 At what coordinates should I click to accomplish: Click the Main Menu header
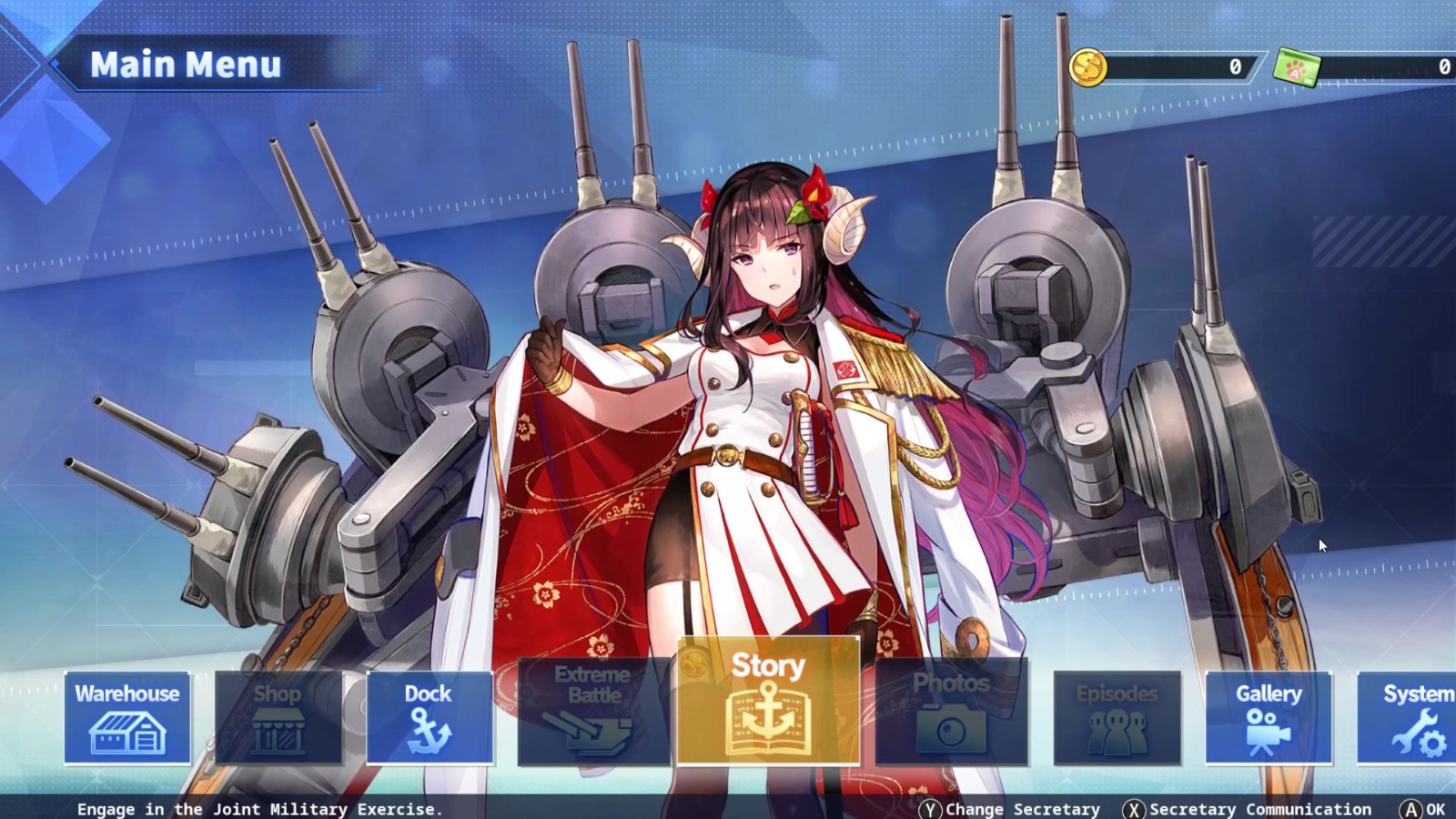[187, 65]
